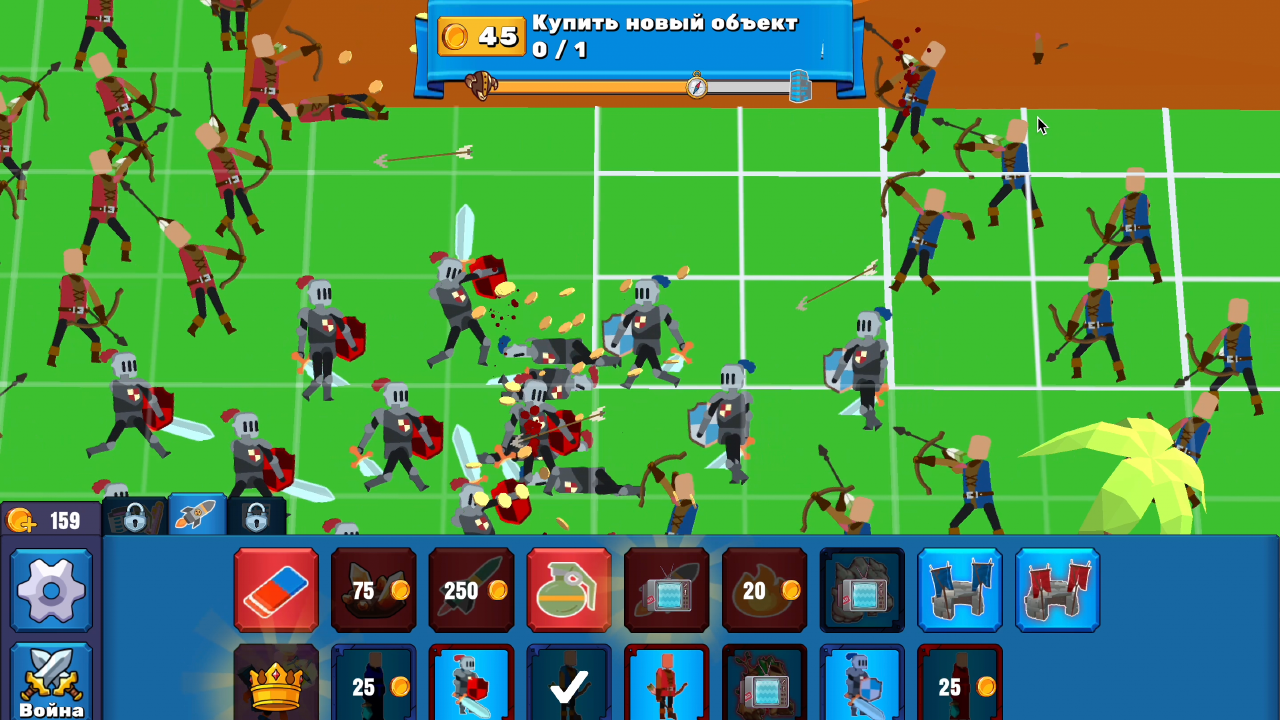Open the first locked padlock tab

point(137,516)
